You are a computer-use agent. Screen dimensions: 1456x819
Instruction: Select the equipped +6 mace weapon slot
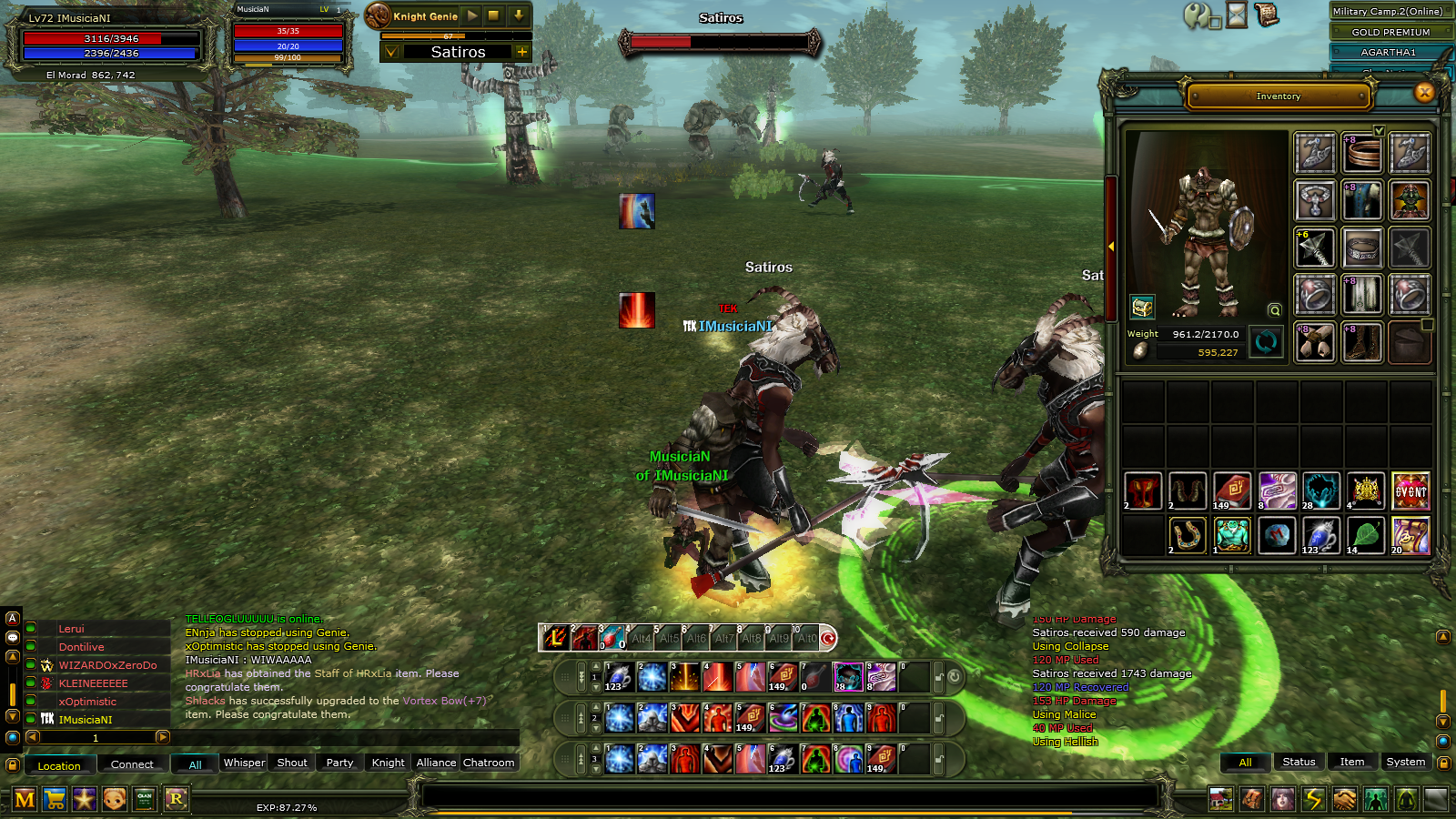(x=1315, y=248)
